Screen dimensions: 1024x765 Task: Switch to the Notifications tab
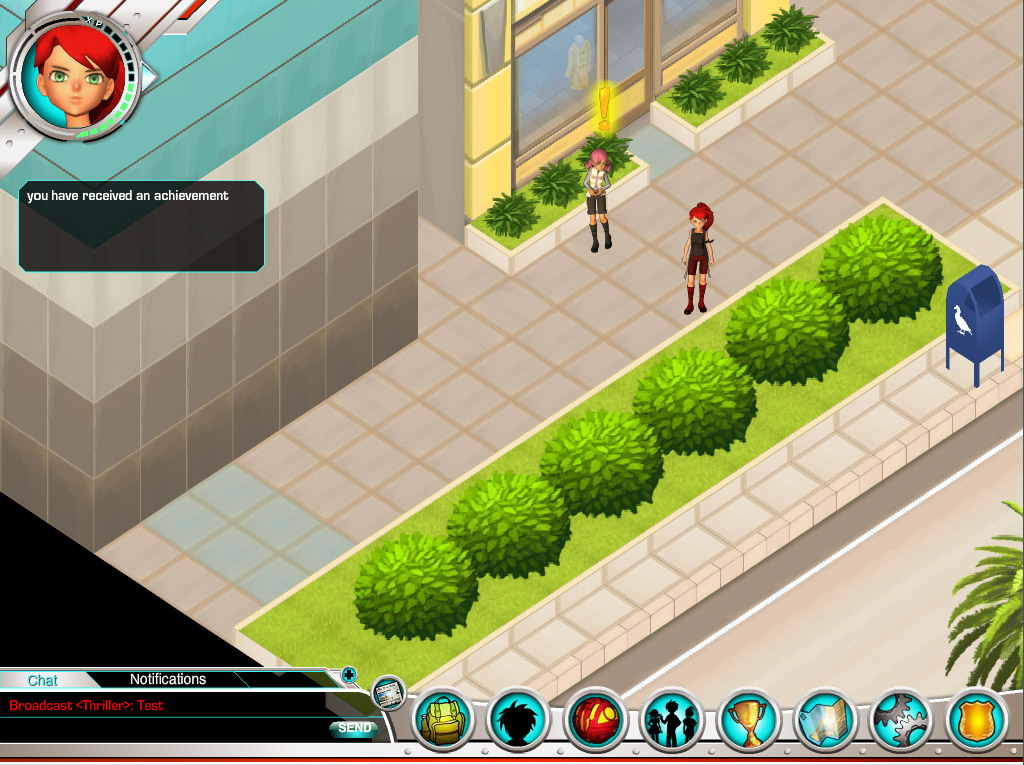point(168,679)
